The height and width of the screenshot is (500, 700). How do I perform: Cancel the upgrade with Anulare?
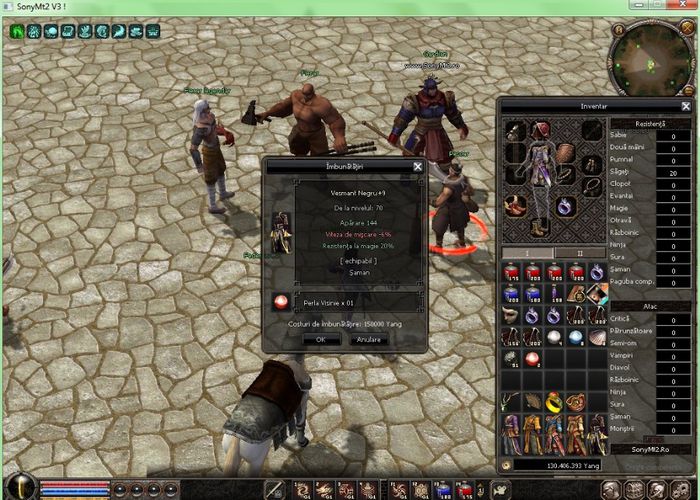coord(367,339)
